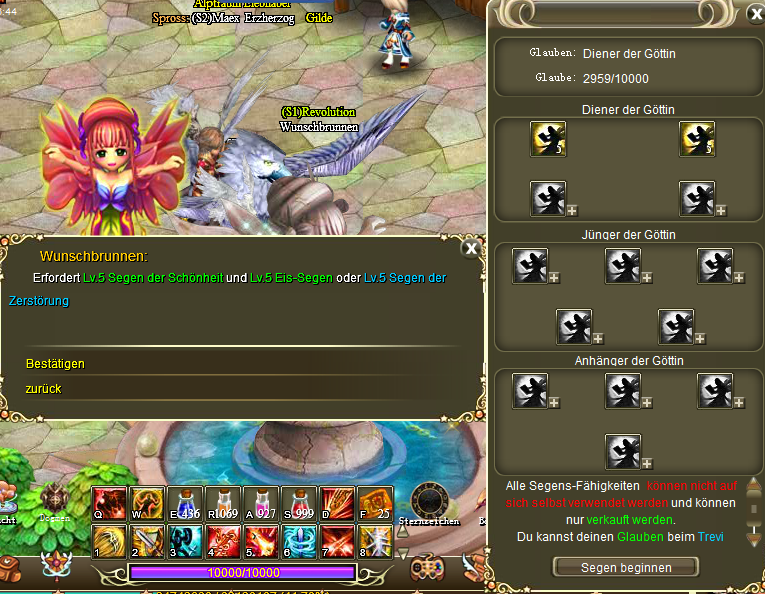765x594 pixels.
Task: Use the item in hotbar slot F
Action: pos(372,502)
